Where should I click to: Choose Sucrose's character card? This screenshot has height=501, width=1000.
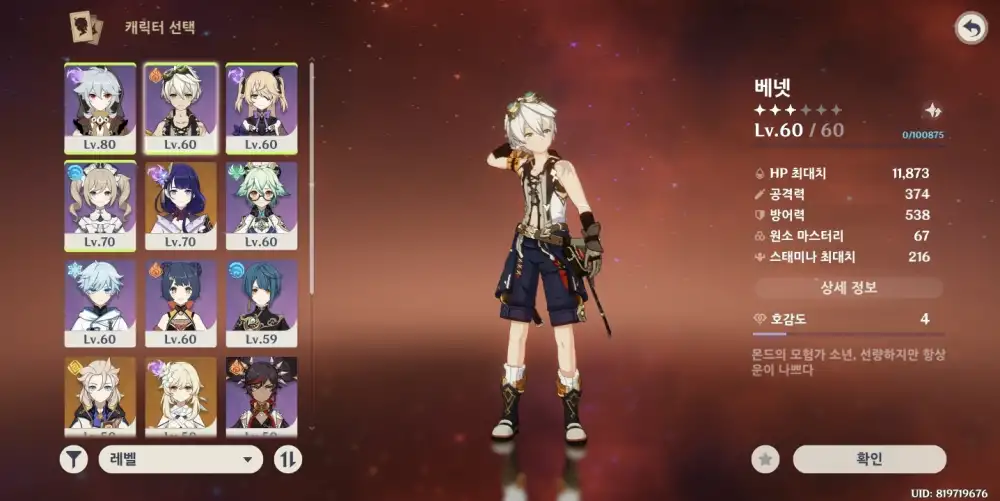(261, 206)
